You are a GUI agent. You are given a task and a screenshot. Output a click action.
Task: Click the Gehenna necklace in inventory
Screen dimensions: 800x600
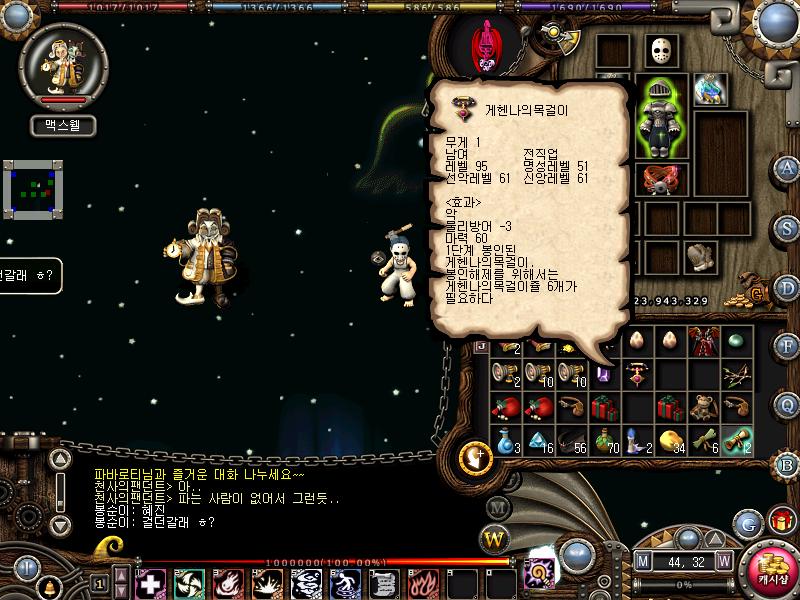pyautogui.click(x=638, y=374)
